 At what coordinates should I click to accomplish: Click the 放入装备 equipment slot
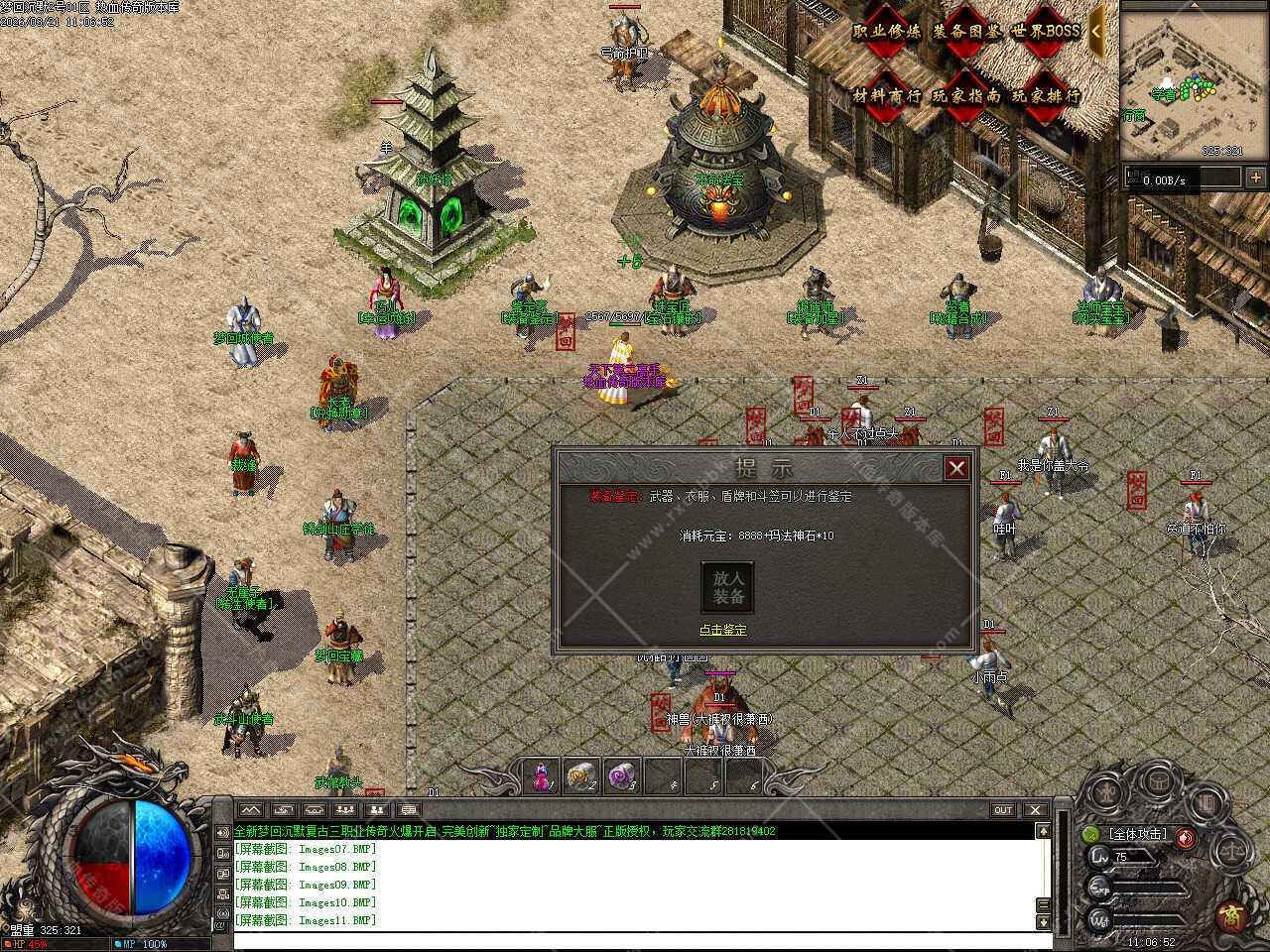[727, 588]
